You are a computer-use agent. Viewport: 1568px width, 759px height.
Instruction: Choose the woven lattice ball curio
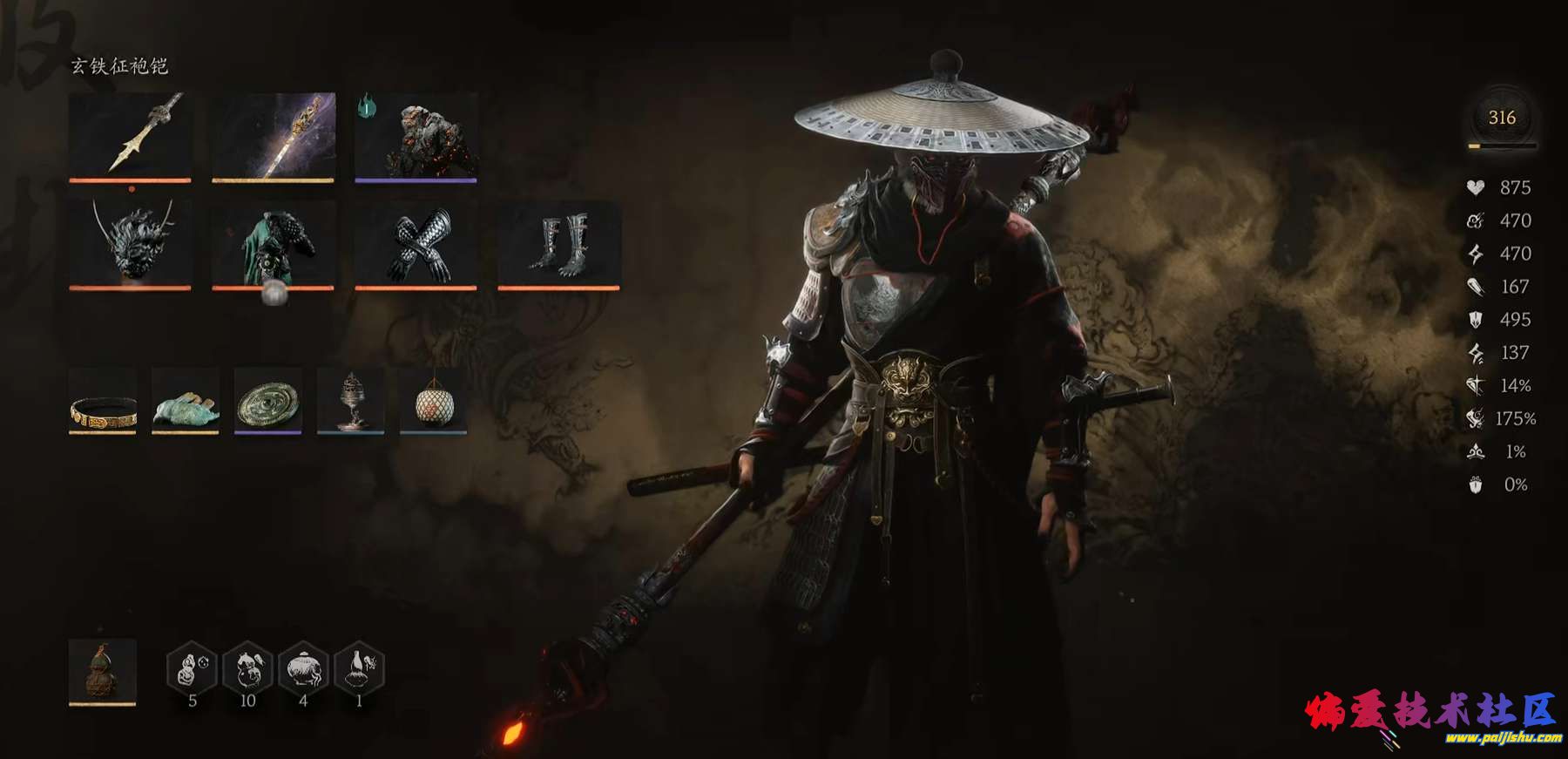point(433,401)
